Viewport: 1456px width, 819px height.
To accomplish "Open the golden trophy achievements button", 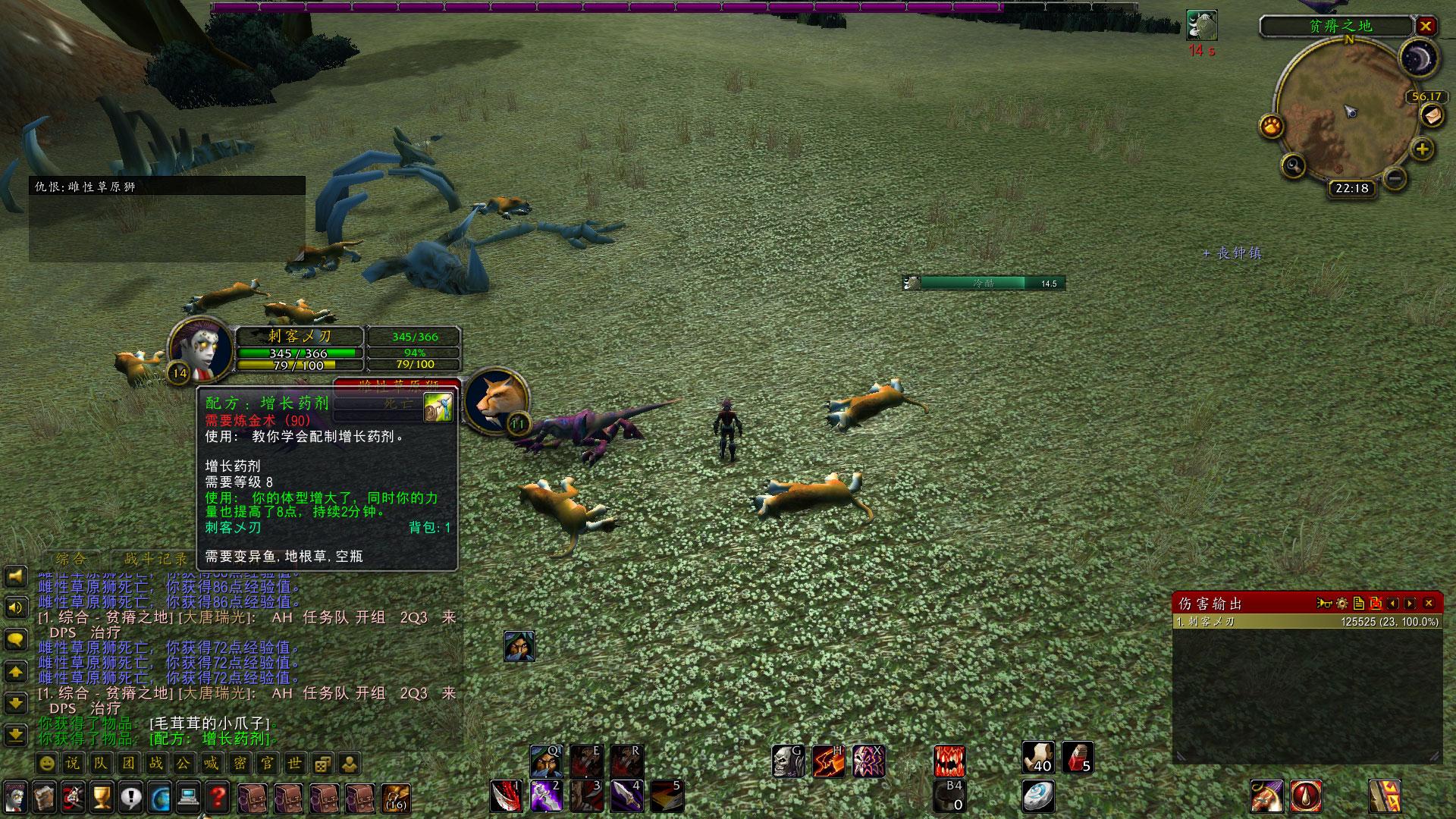I will (102, 797).
